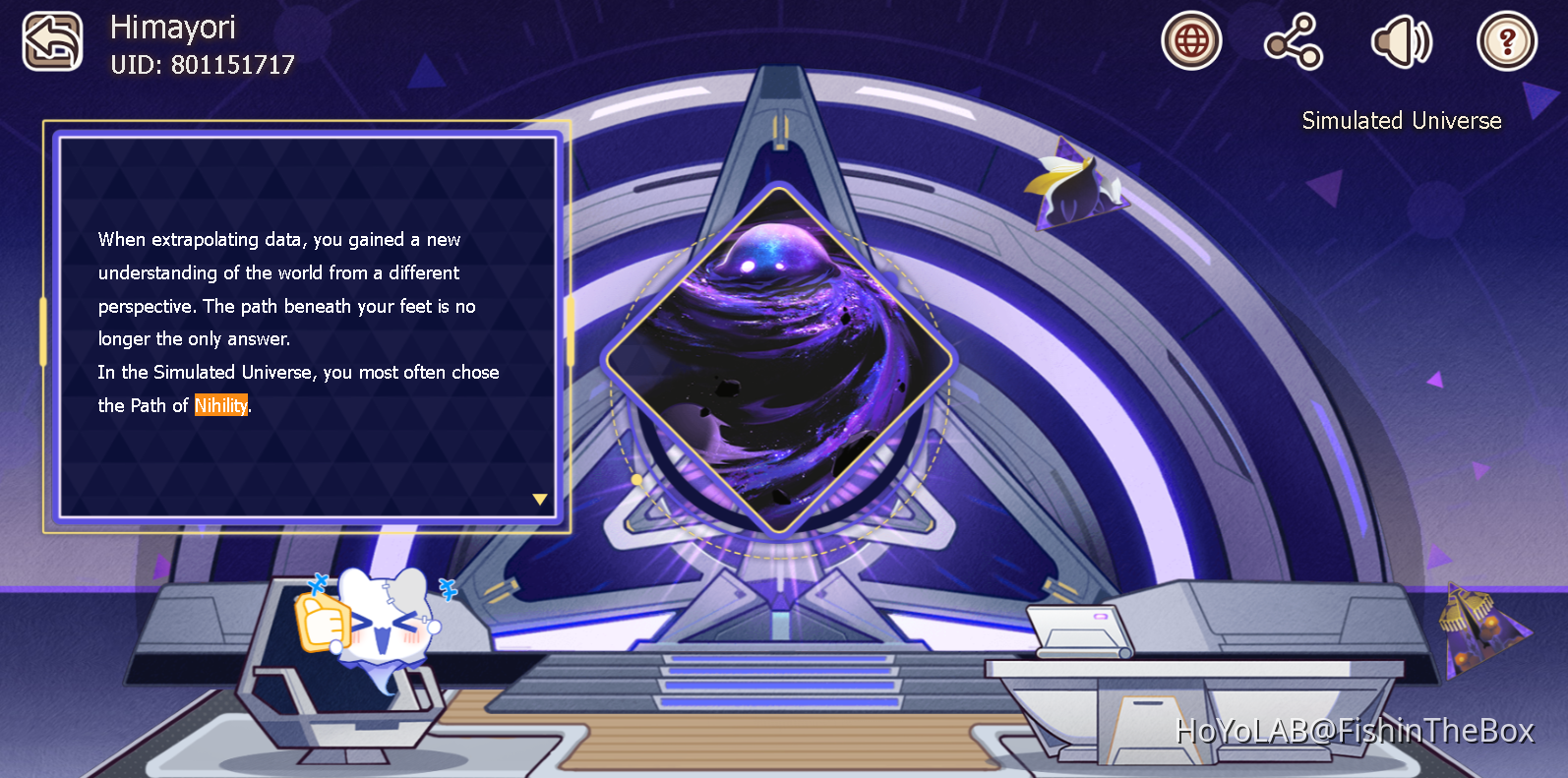Click the share icon
The width and height of the screenshot is (1568, 778).
point(1294,40)
